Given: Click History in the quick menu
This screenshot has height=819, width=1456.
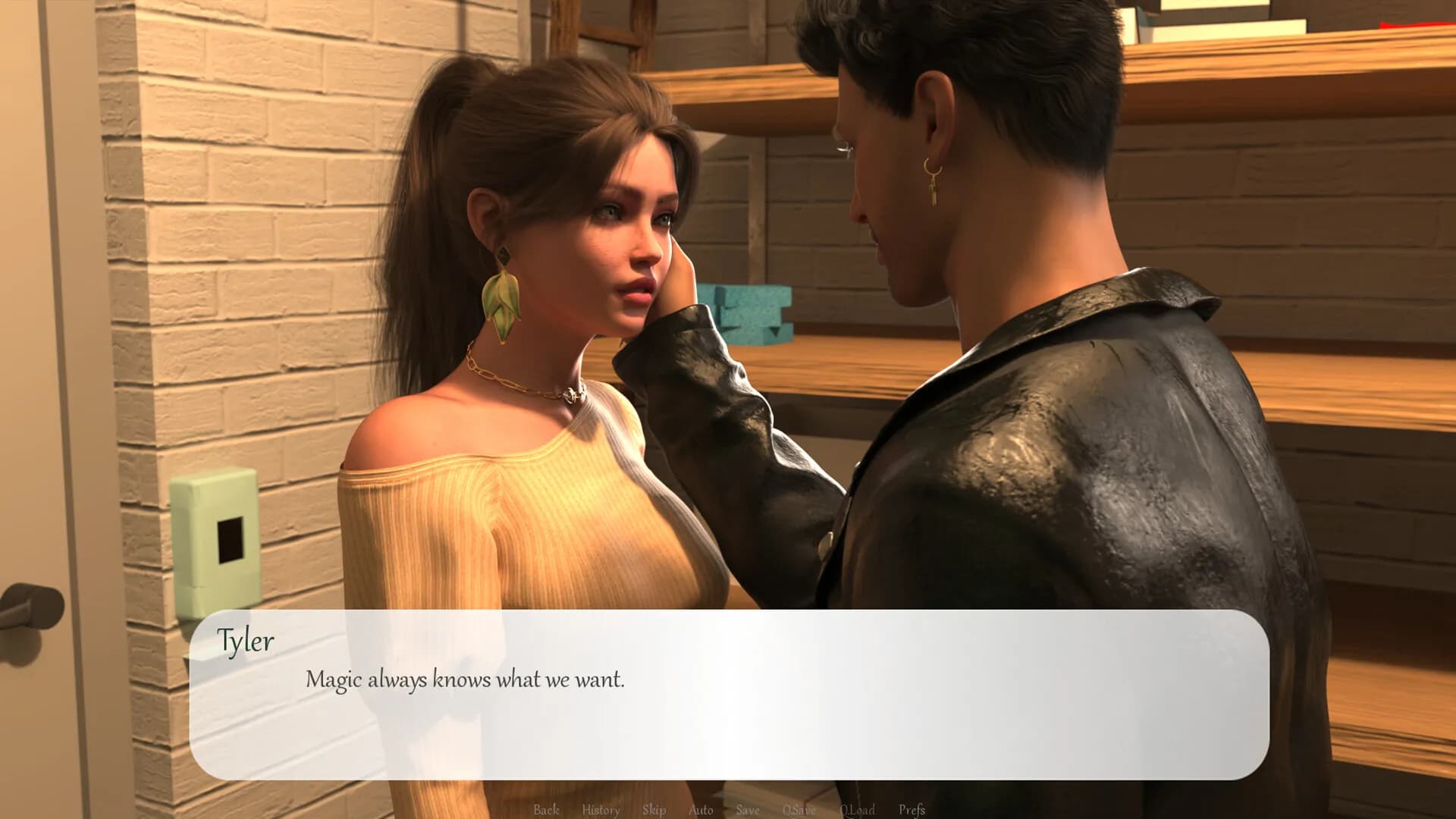Looking at the screenshot, I should pos(599,810).
